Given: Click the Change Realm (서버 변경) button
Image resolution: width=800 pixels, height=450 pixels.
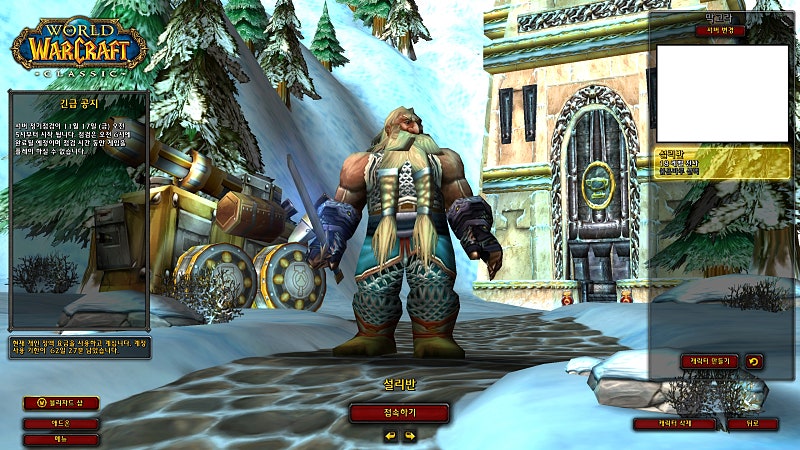Looking at the screenshot, I should (720, 31).
